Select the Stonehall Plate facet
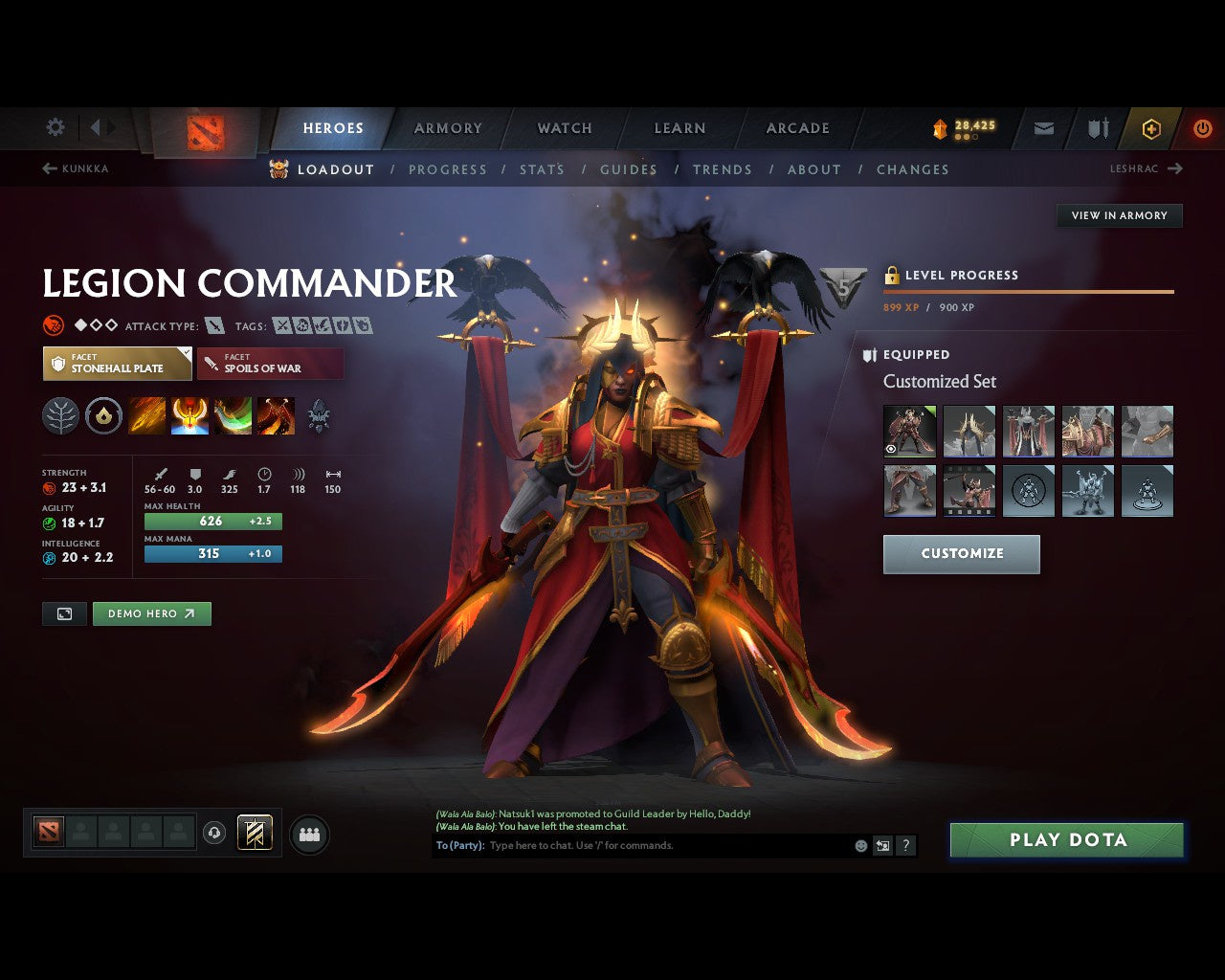The height and width of the screenshot is (980, 1225). tap(117, 363)
